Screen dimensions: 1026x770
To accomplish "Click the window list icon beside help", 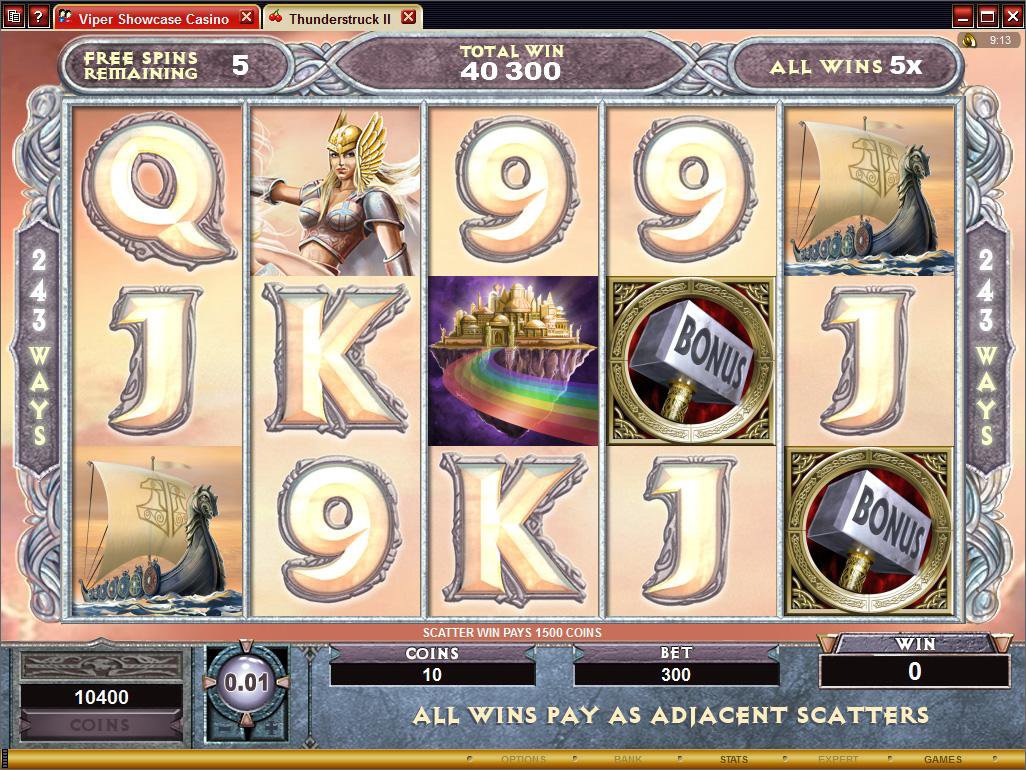I will pos(14,16).
